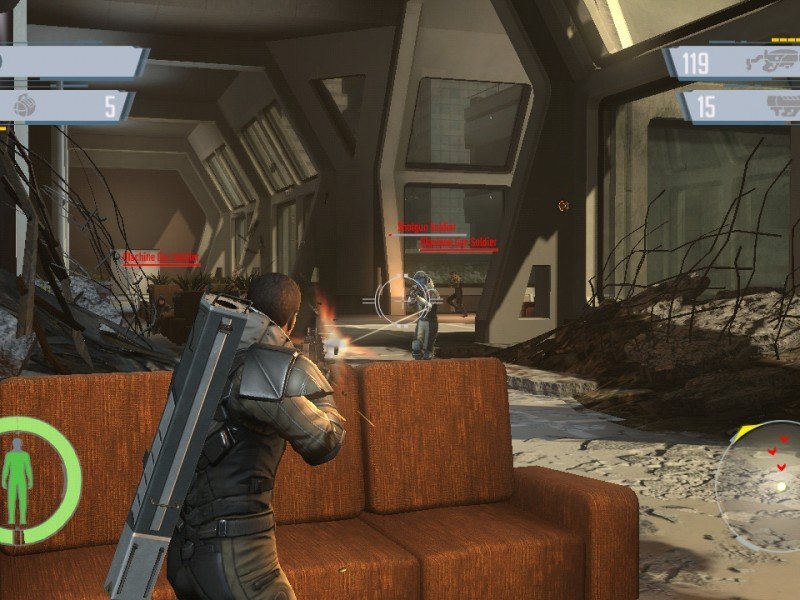Image resolution: width=800 pixels, height=600 pixels.
Task: Select the grenade icon
Action: [x=24, y=105]
